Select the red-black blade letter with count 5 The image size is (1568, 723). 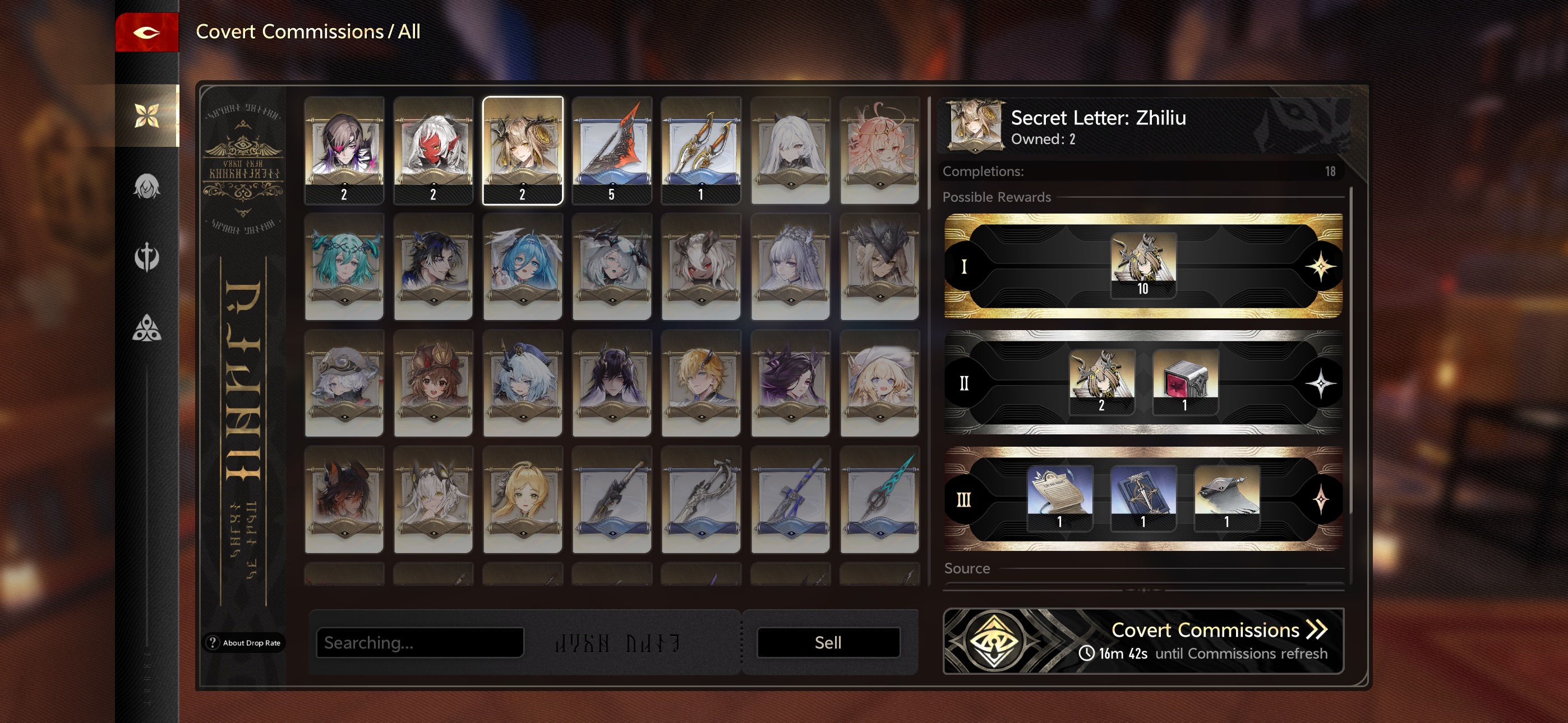pos(612,150)
